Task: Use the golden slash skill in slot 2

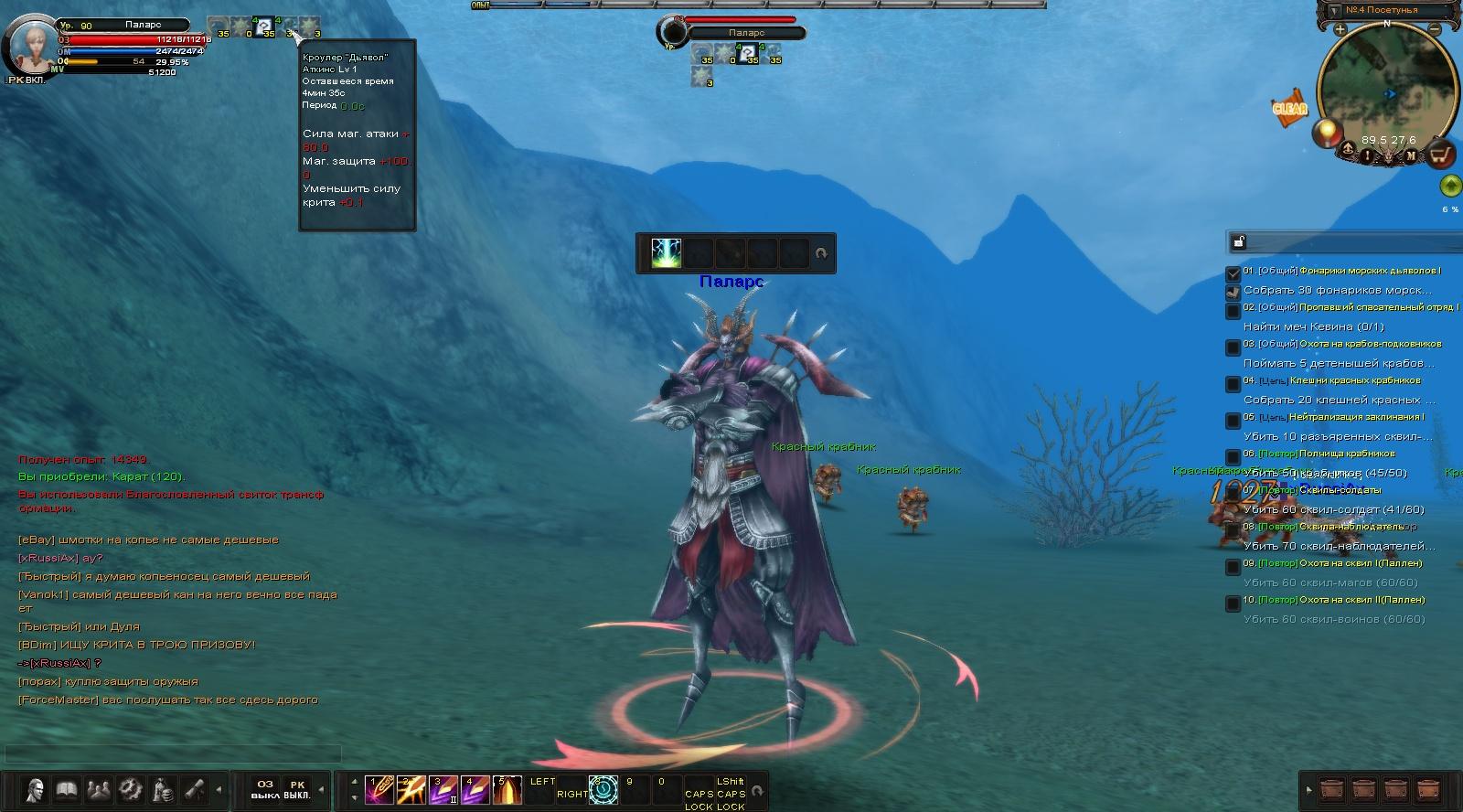Action: (x=411, y=789)
